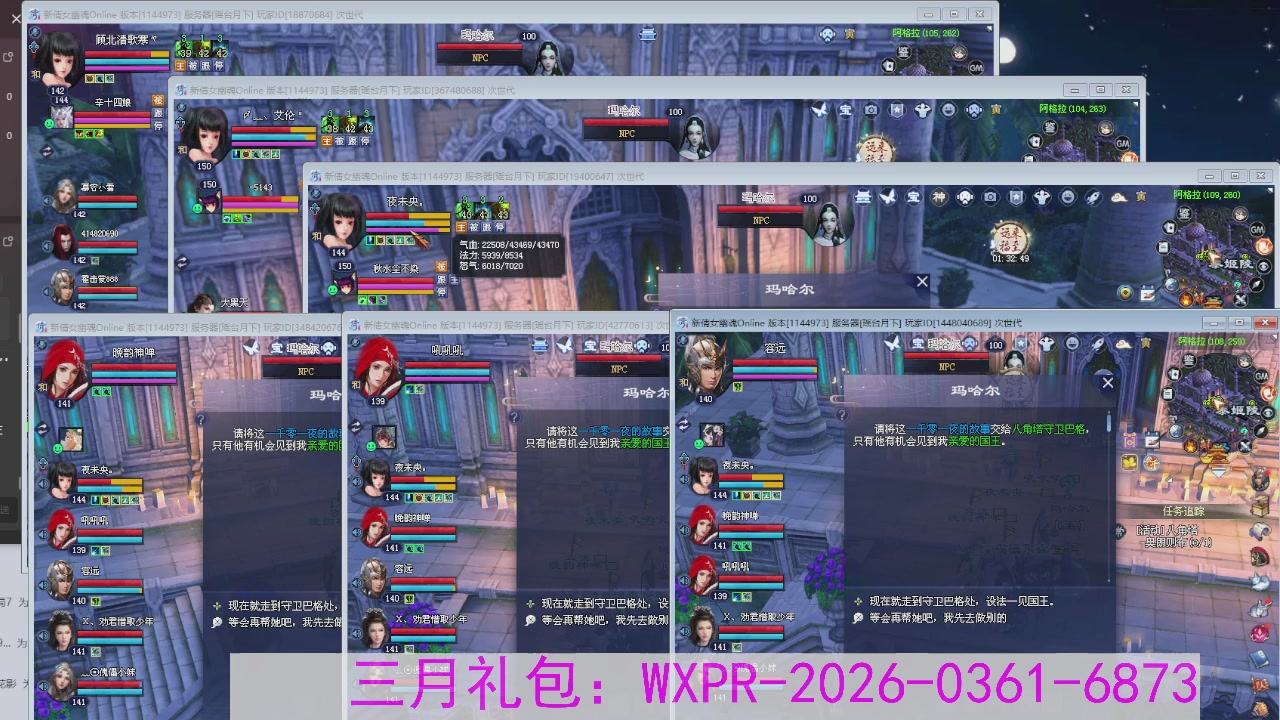
Task: Click the 宝 treasure icon on the top bar
Action: 917,341
